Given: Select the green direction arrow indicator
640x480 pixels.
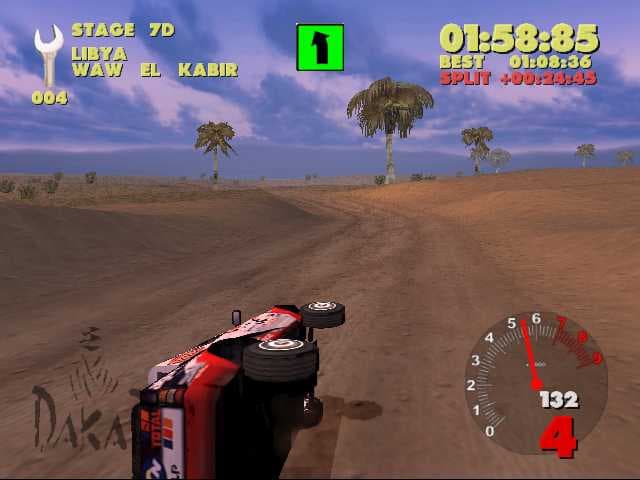Looking at the screenshot, I should tap(320, 47).
